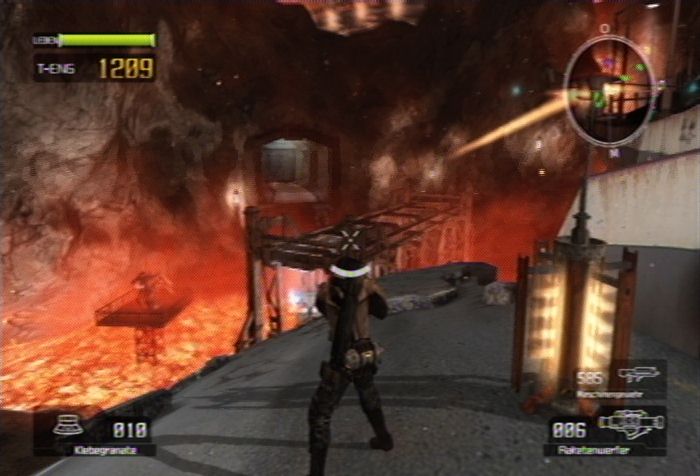Click the circular radar minimap
Image resolution: width=700 pixels, height=476 pixels.
tap(608, 91)
